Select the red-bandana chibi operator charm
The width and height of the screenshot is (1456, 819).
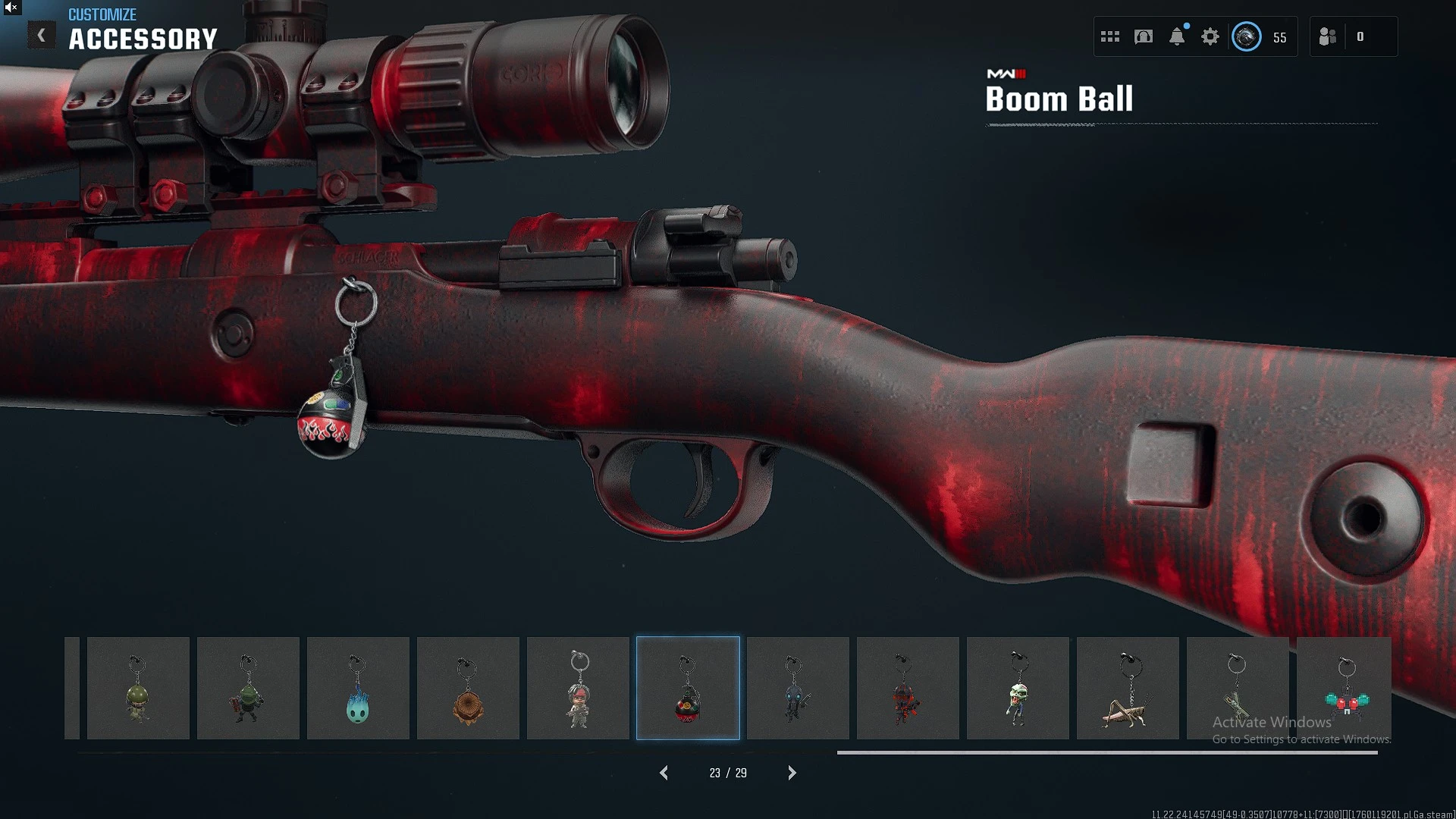578,688
